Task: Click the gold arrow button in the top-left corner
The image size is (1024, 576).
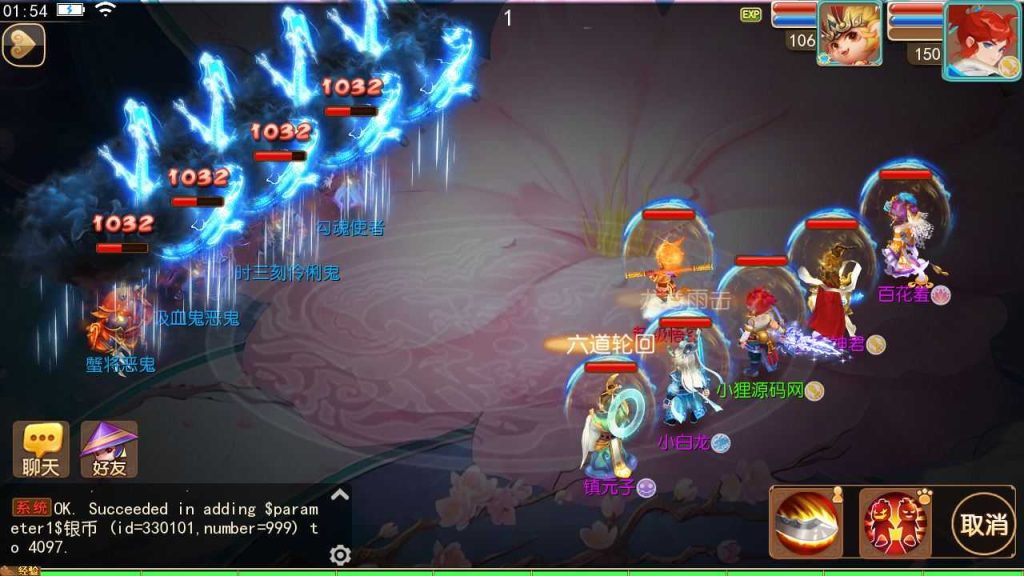Action: (x=23, y=44)
